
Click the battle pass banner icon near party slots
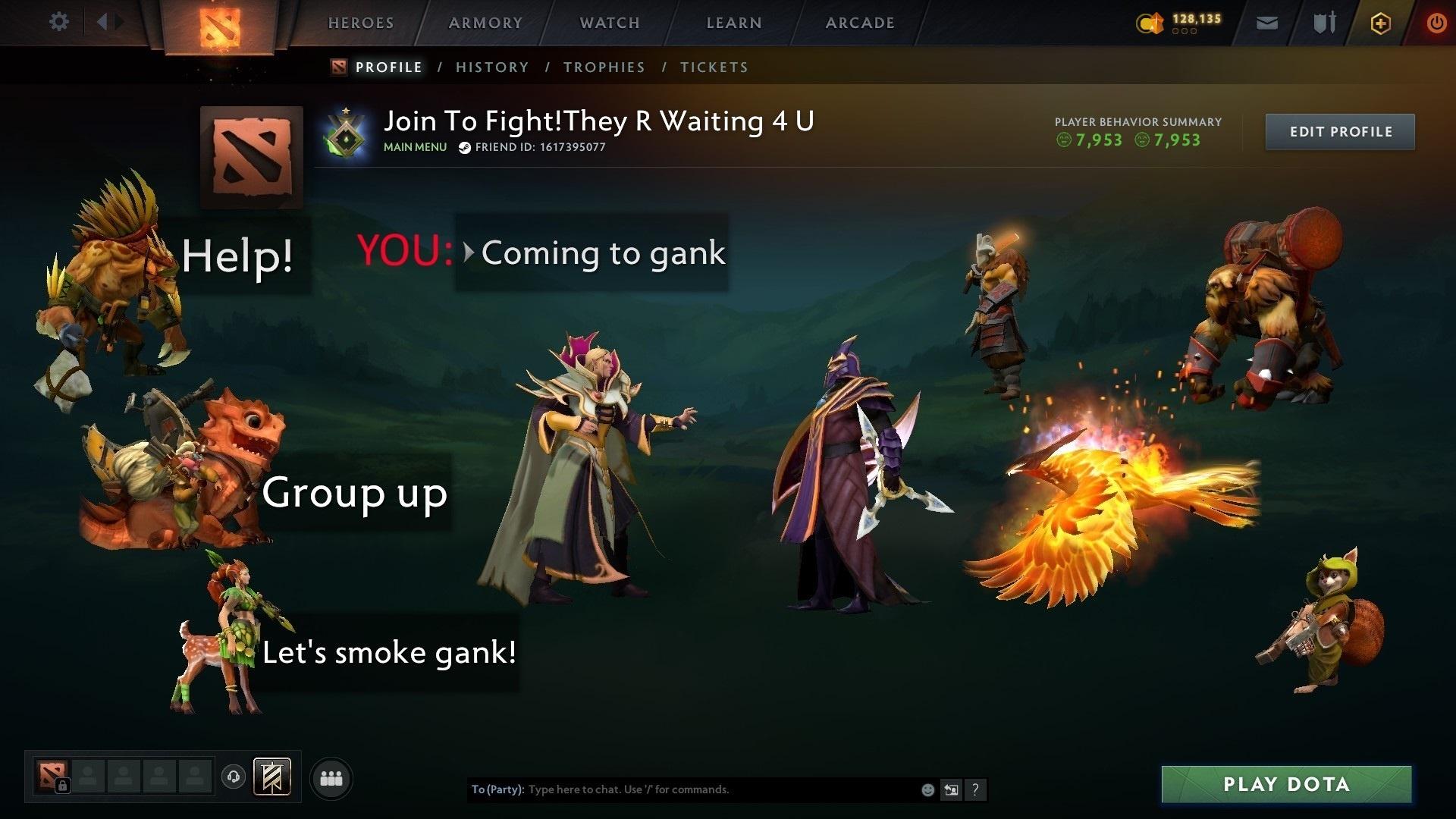coord(273,777)
